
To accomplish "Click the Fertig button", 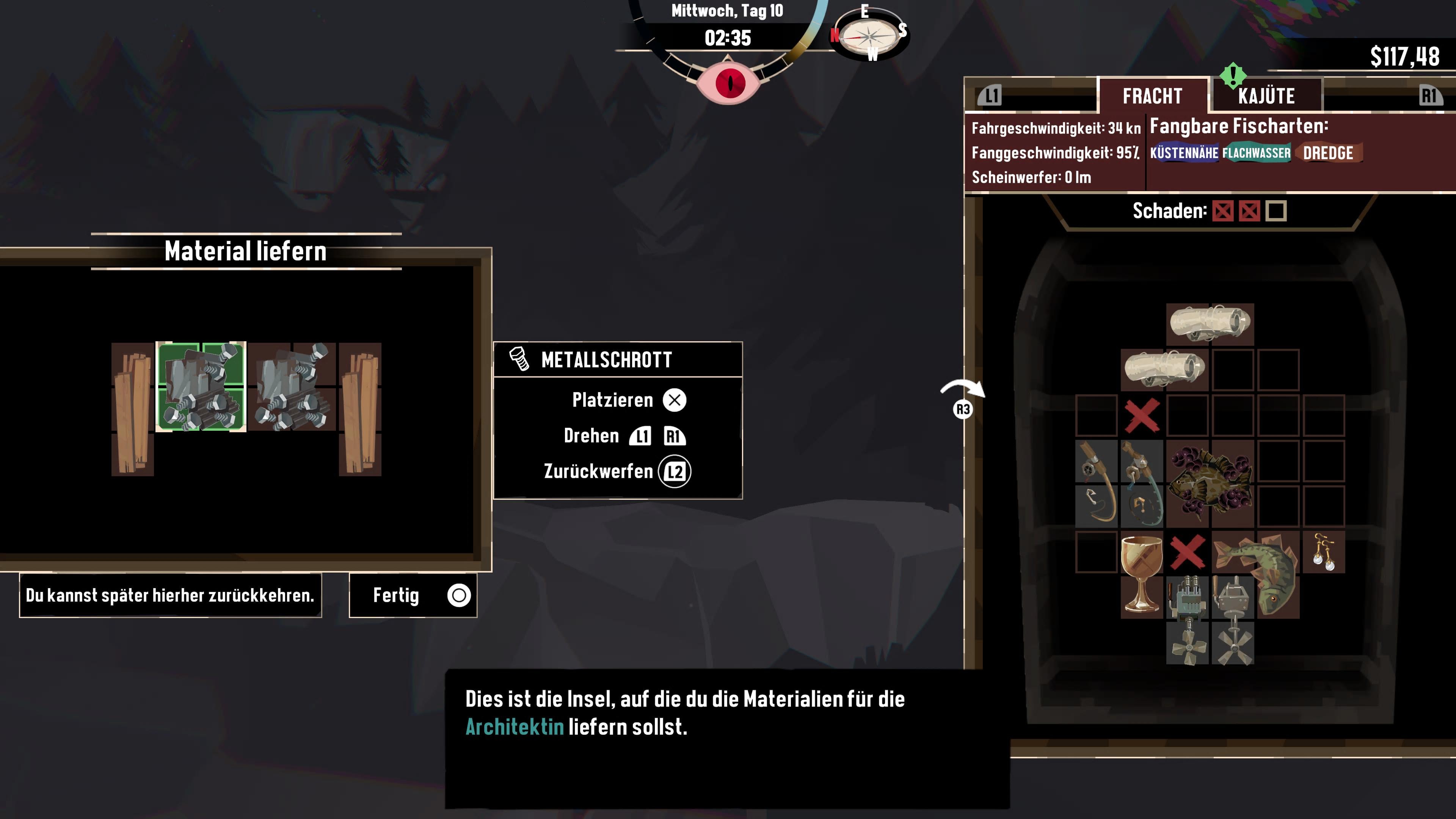I will [413, 595].
